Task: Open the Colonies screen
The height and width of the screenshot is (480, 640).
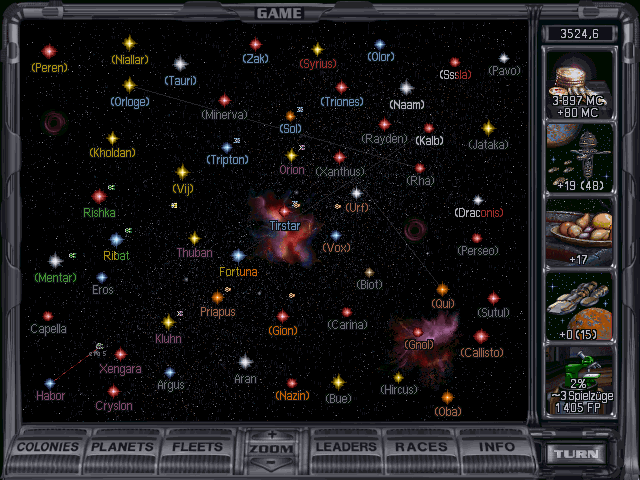Action: click(x=48, y=447)
